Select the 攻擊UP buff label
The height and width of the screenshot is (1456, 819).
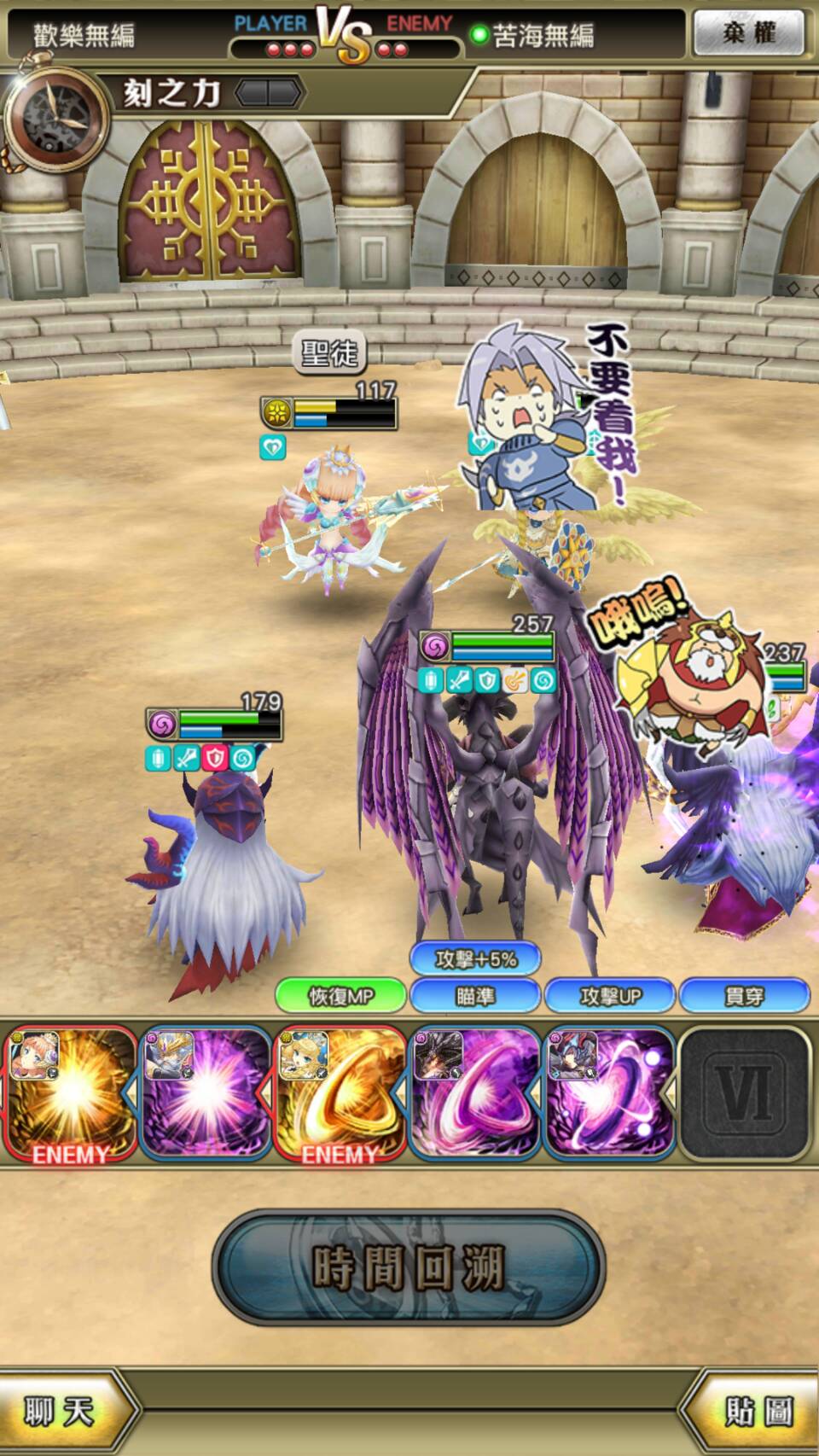pyautogui.click(x=610, y=996)
